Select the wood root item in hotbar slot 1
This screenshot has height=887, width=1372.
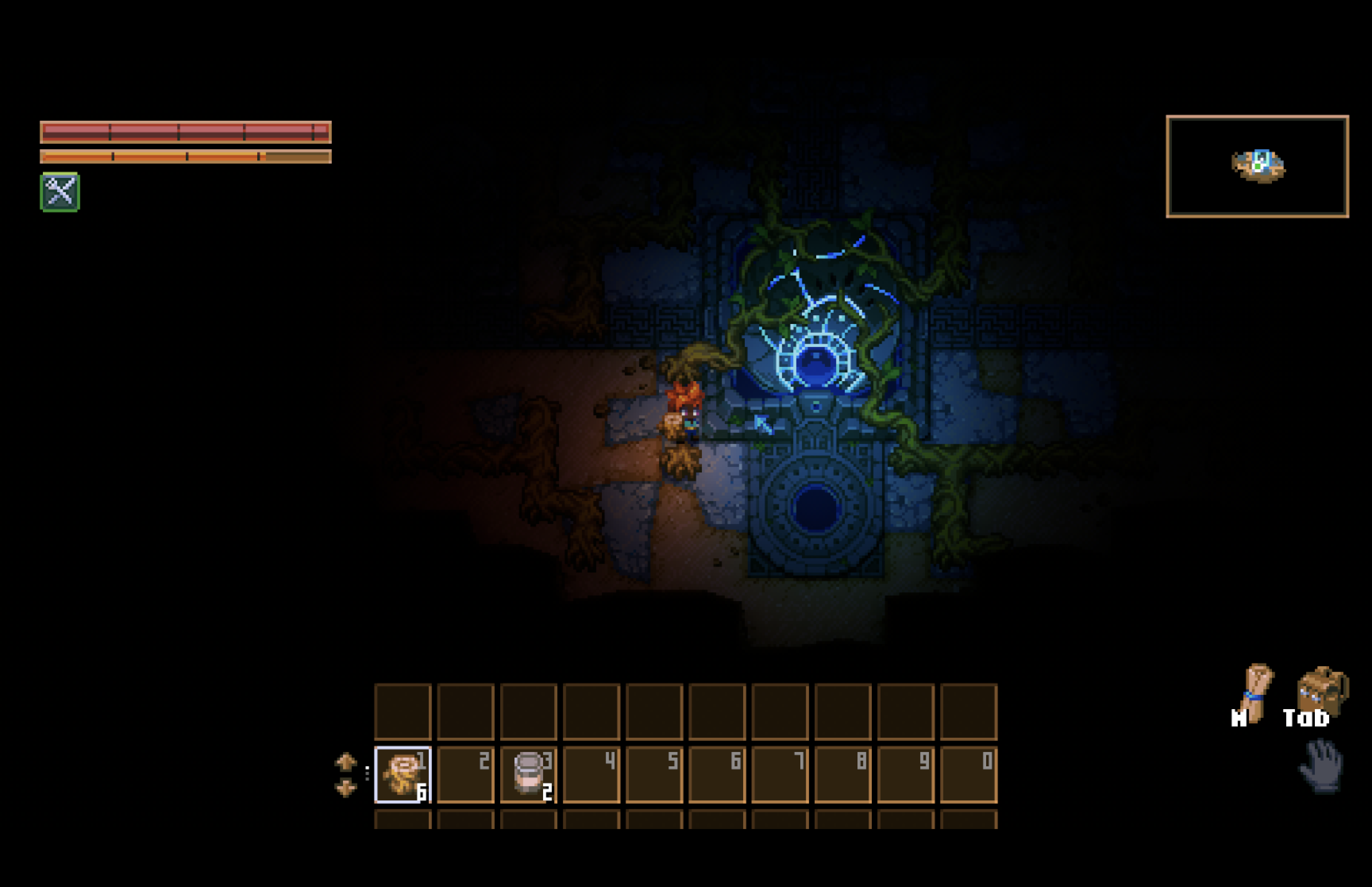point(403,775)
